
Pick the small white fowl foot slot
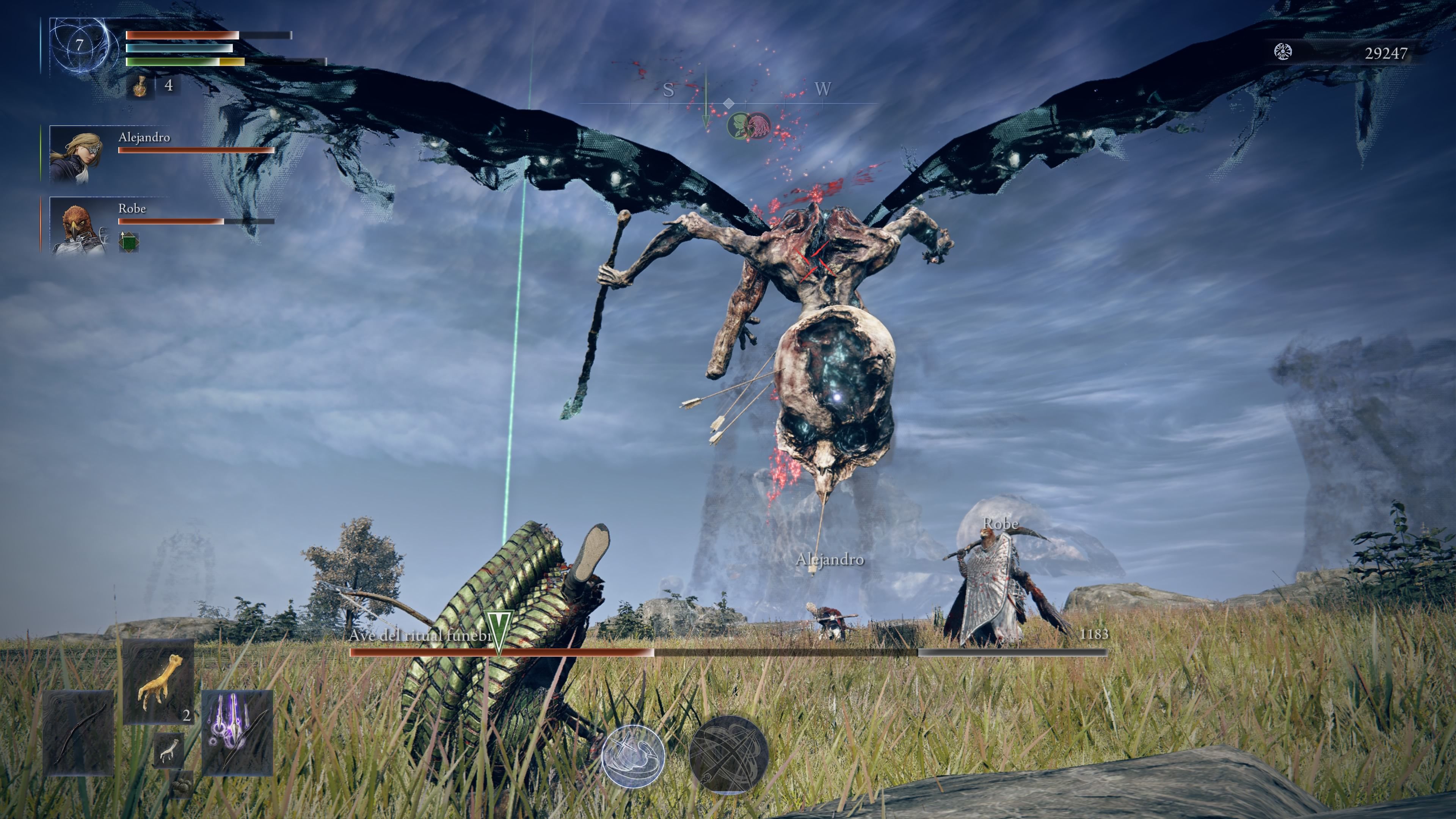click(x=168, y=751)
